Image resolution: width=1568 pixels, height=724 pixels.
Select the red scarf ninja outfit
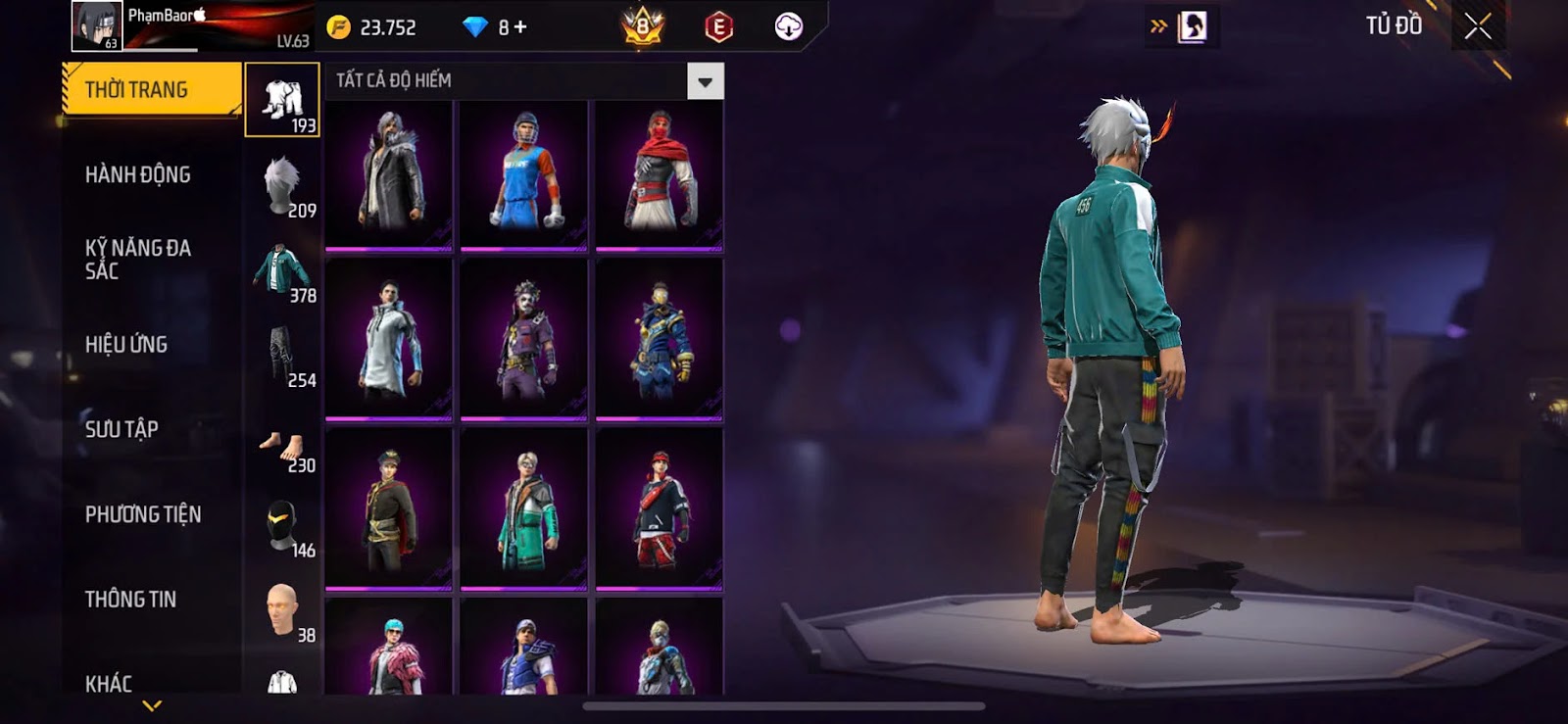(x=660, y=174)
